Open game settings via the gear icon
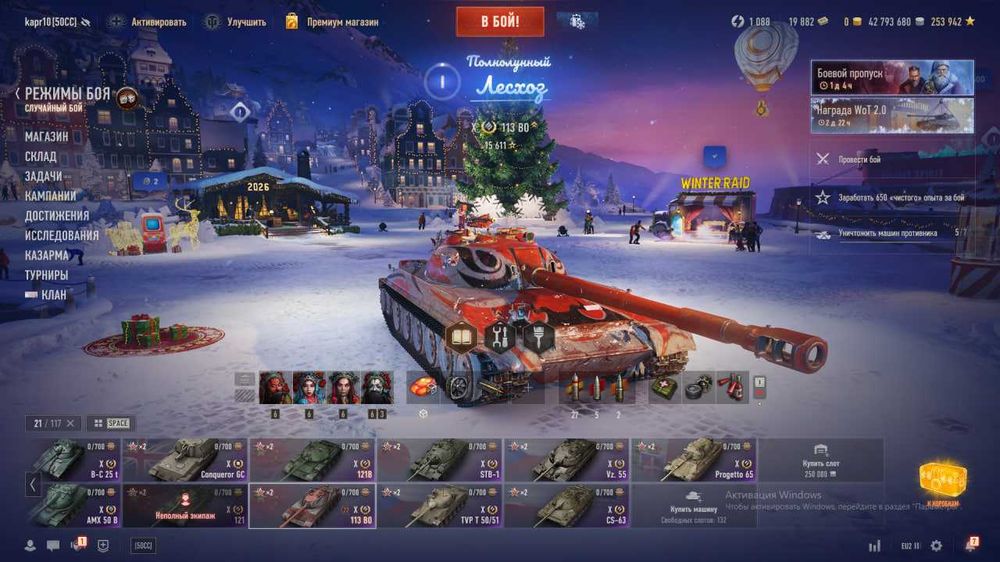1000x562 pixels. coord(936,546)
